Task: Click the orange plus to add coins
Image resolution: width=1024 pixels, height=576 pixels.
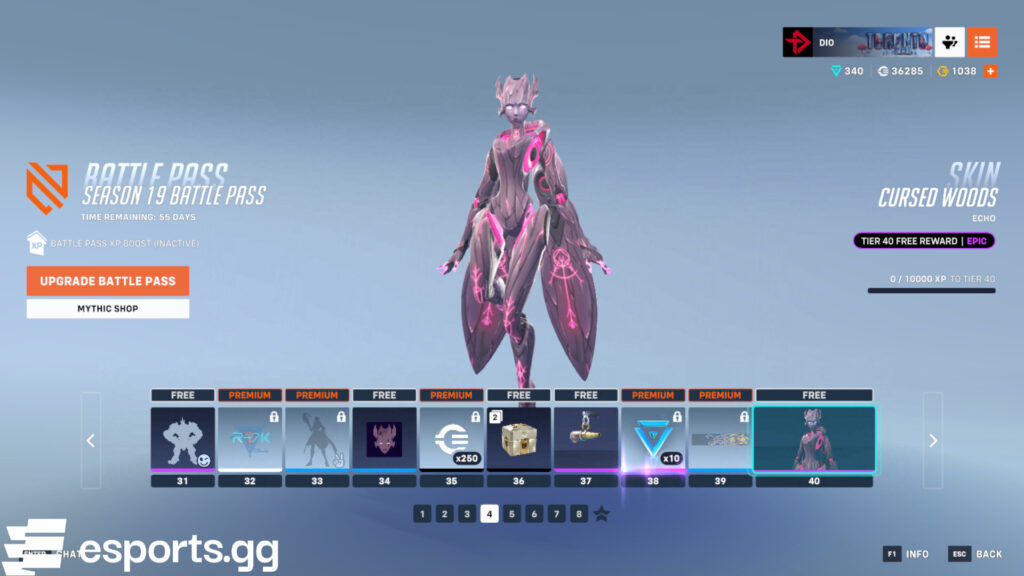Action: (x=990, y=71)
